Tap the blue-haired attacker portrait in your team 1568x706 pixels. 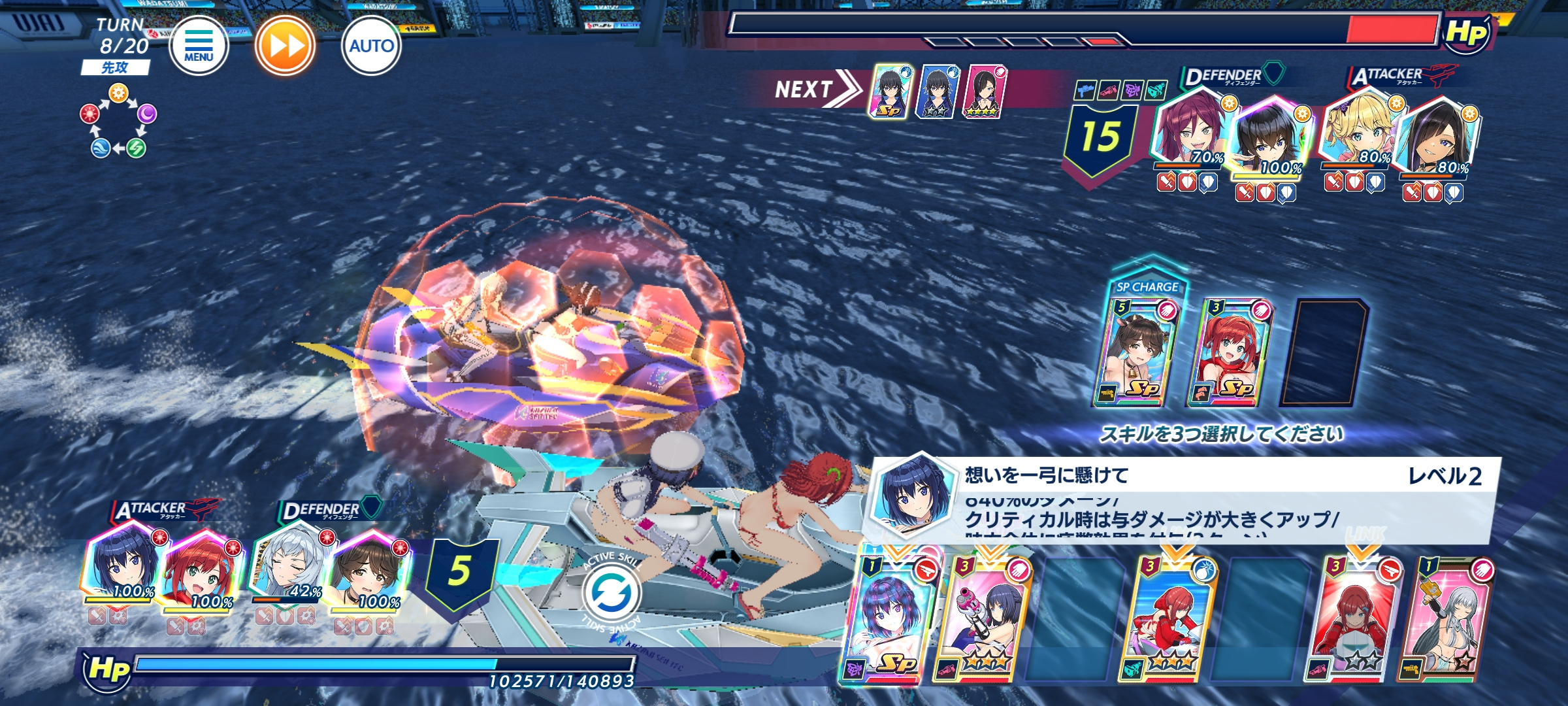point(124,563)
